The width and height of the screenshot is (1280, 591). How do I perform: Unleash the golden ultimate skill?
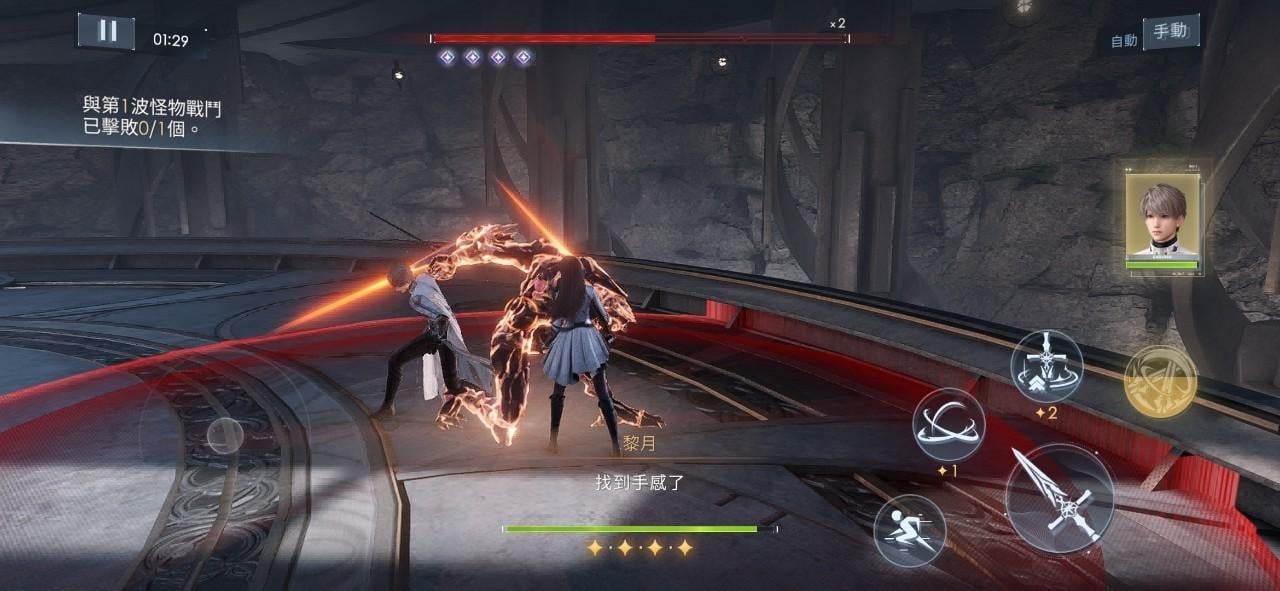1160,381
